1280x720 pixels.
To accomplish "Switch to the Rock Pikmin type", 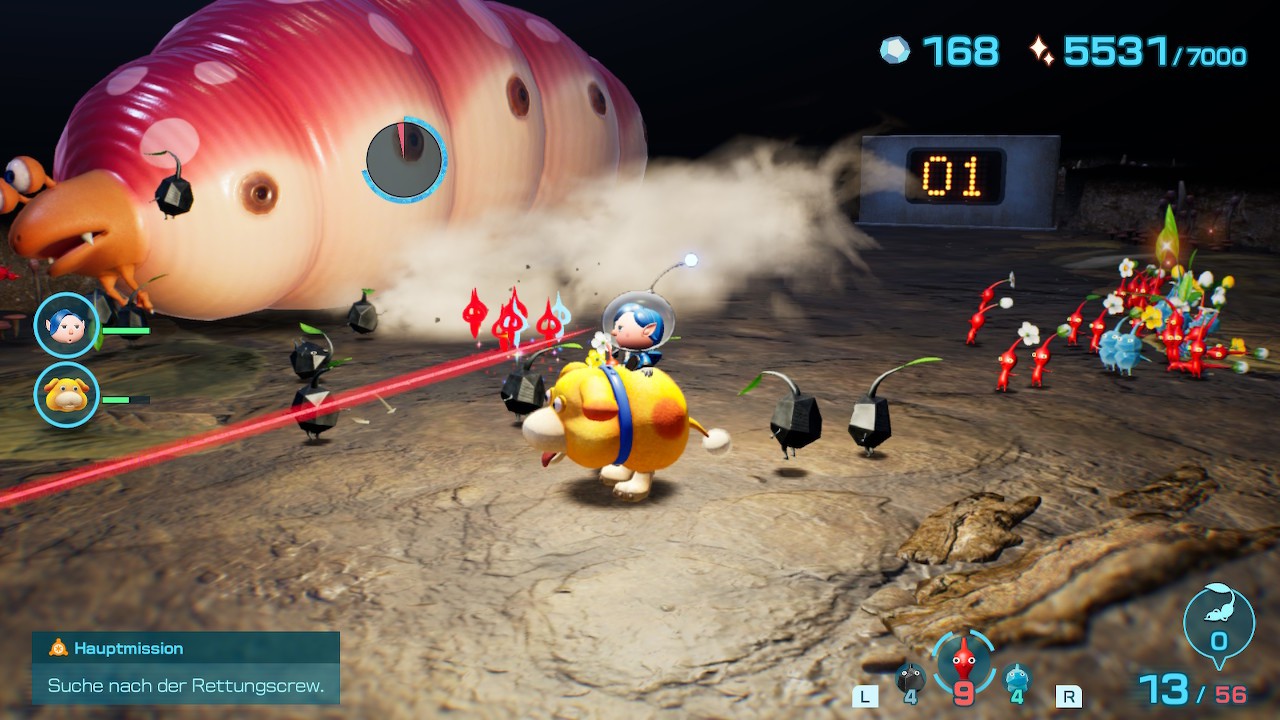I will [x=909, y=678].
